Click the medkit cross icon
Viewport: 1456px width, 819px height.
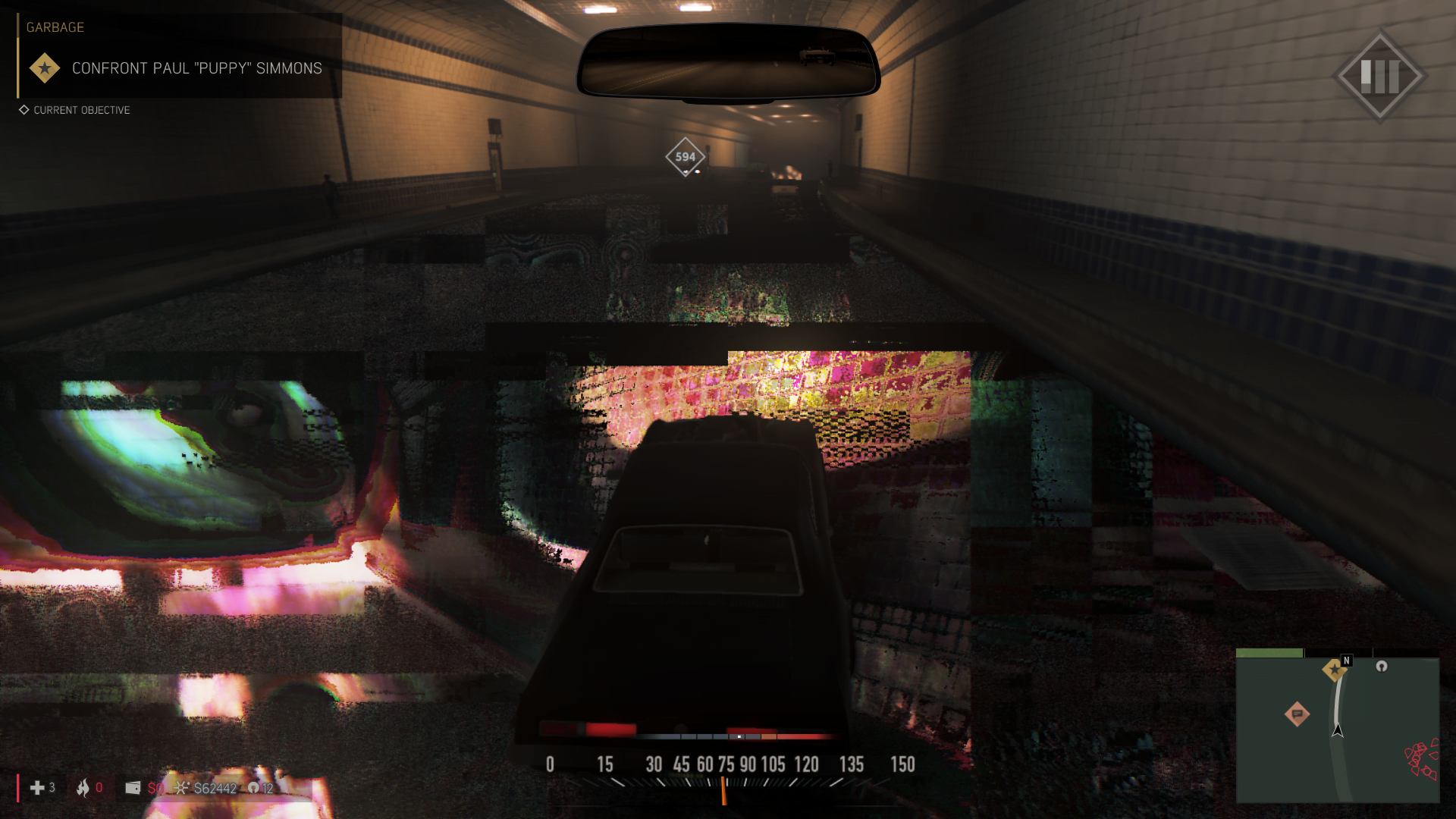pos(36,788)
